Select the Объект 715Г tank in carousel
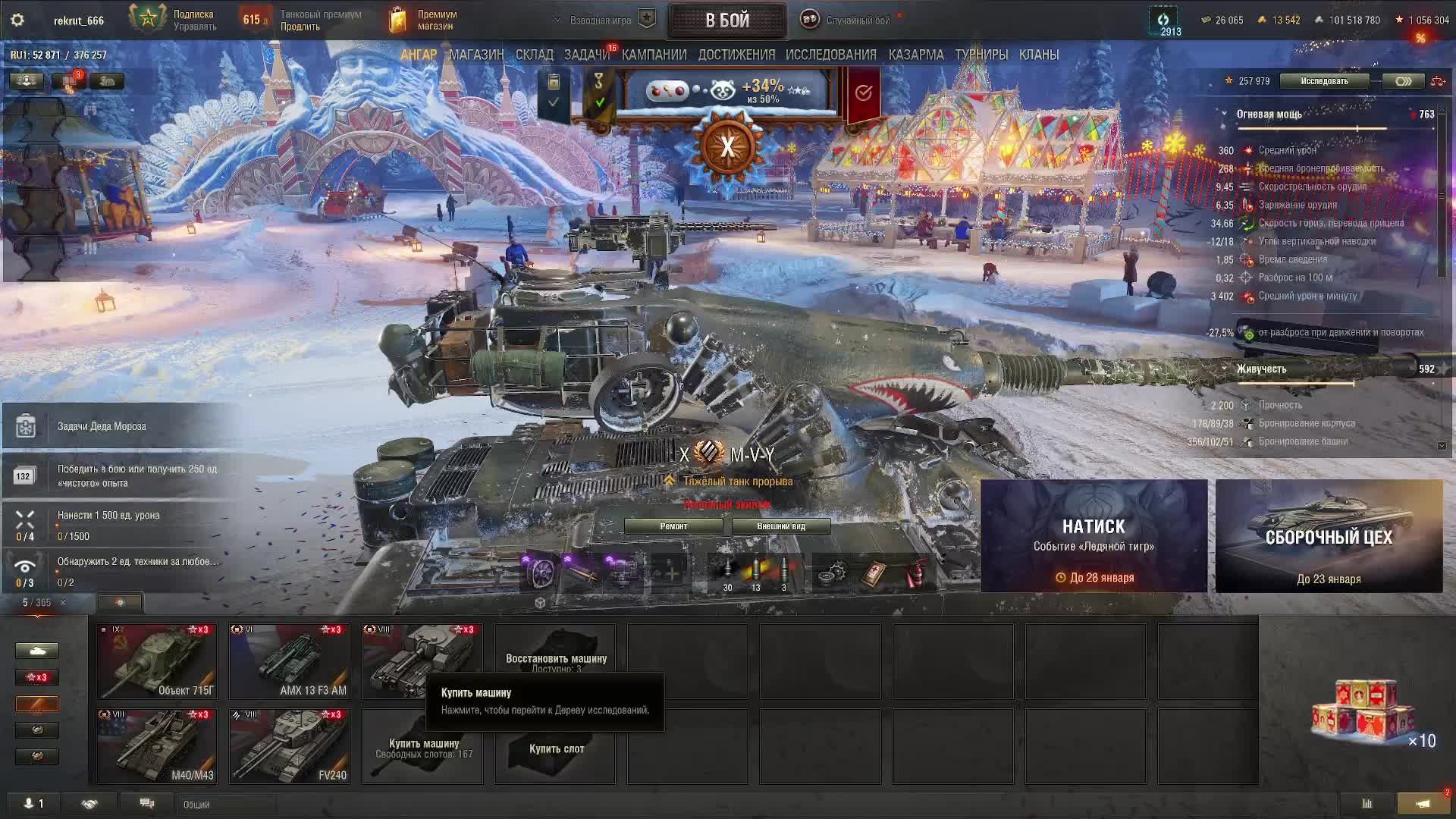1456x819 pixels. coord(157,661)
